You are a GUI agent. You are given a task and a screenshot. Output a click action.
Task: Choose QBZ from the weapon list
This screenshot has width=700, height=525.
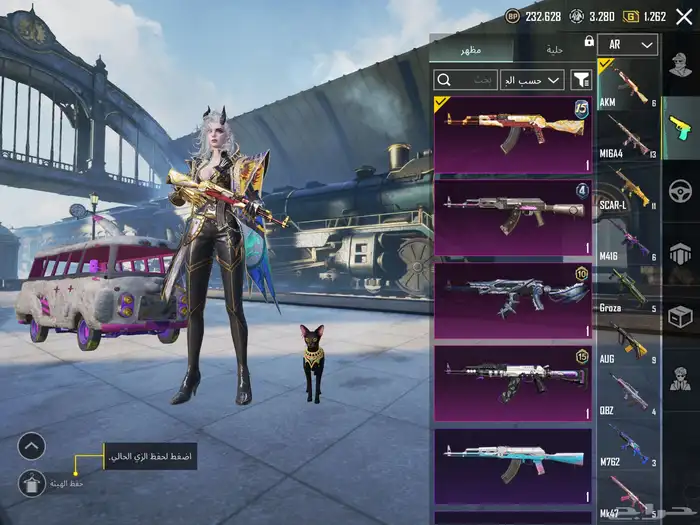[x=629, y=392]
